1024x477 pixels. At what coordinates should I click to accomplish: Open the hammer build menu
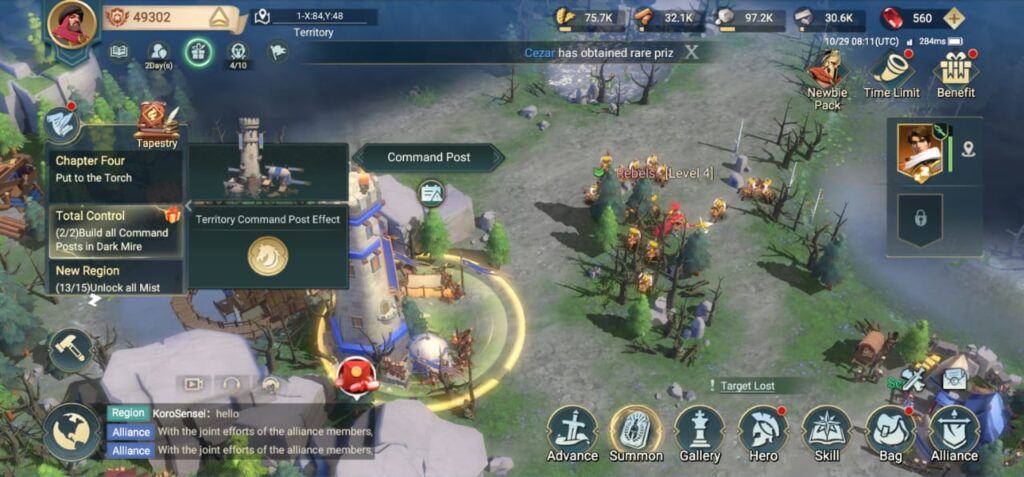pyautogui.click(x=71, y=350)
